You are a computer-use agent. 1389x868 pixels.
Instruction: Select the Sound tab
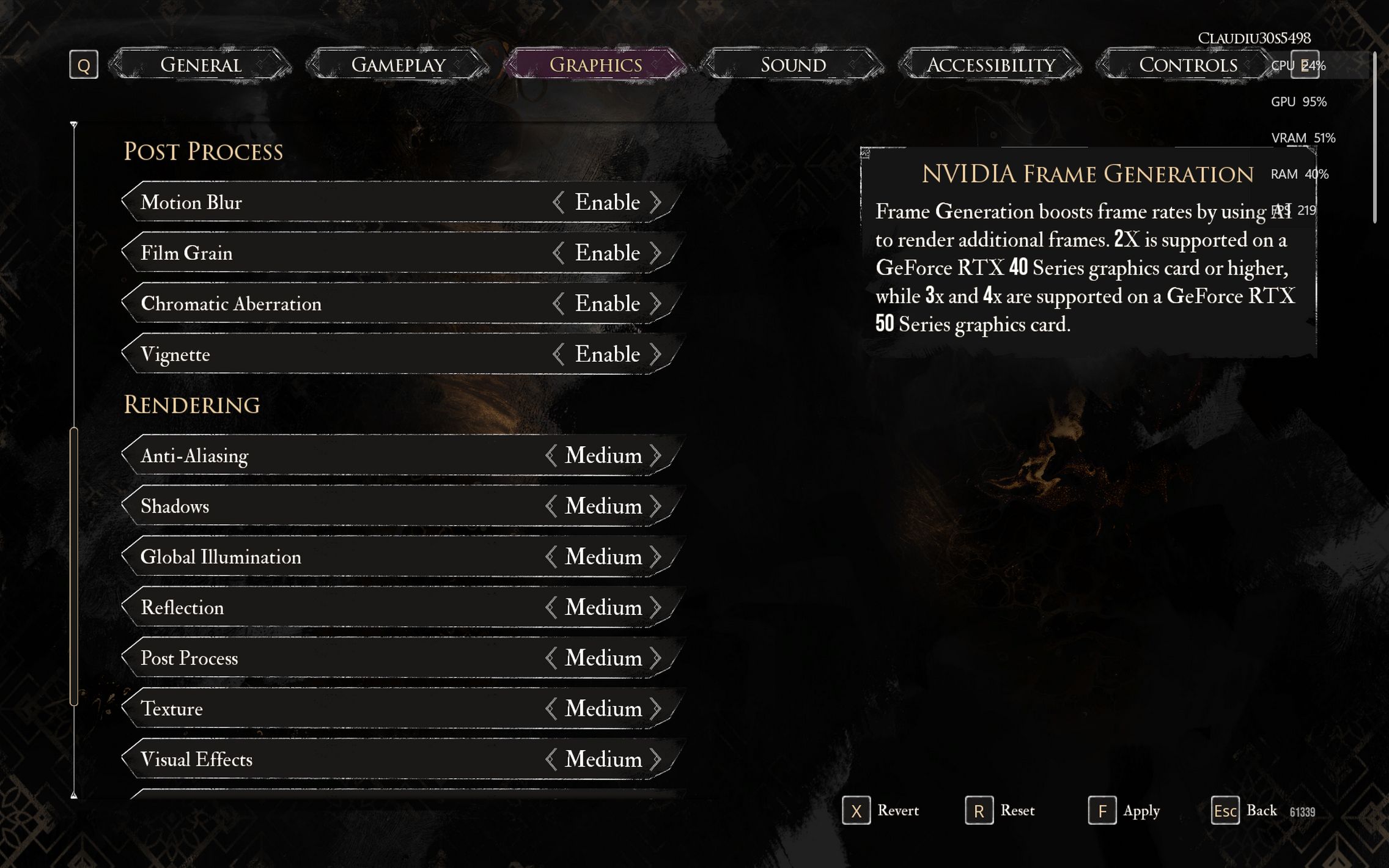(793, 64)
